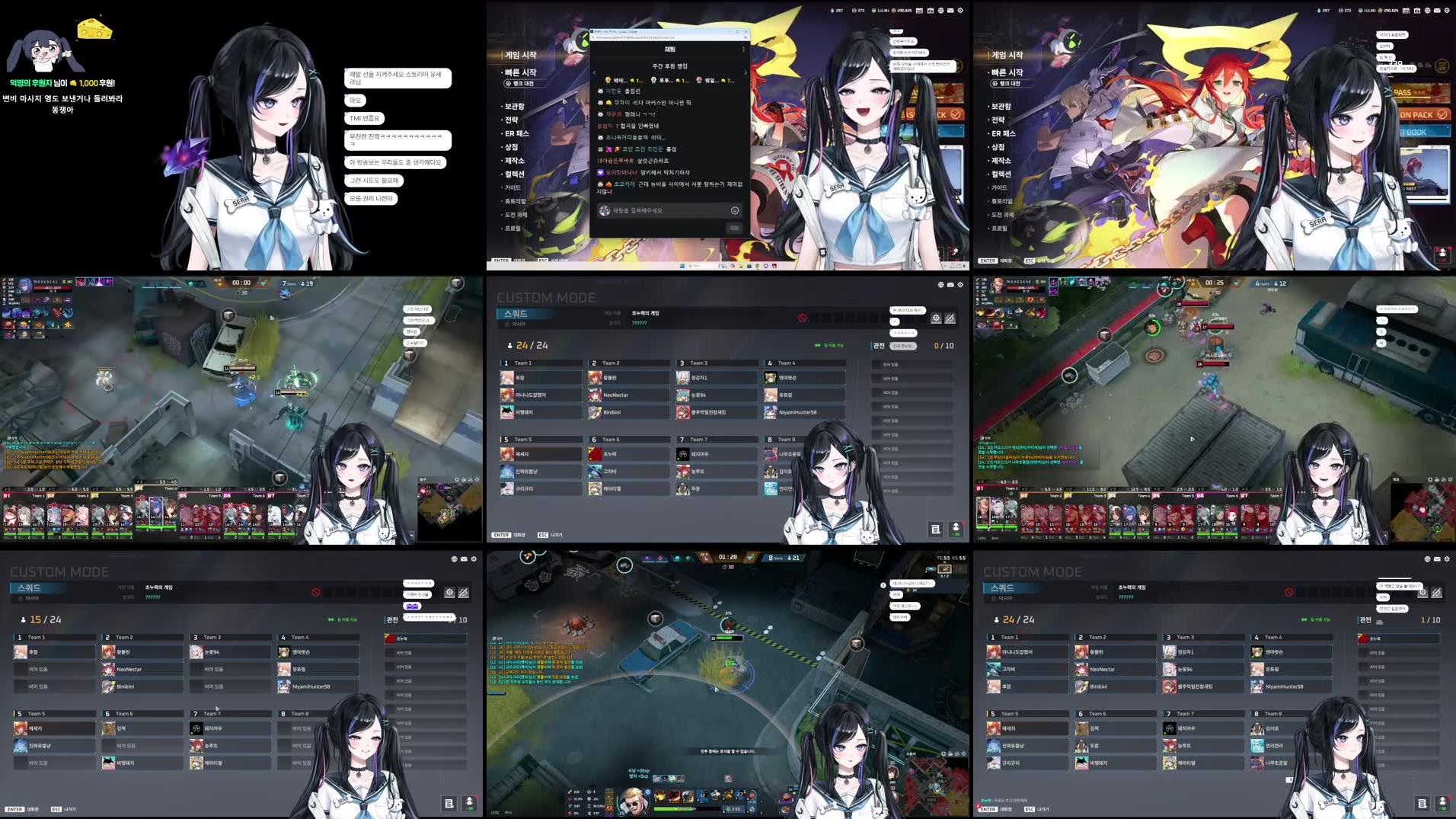The image size is (1456, 819).
Task: Click the smiley emoji icon in the chat input
Action: coord(734,210)
